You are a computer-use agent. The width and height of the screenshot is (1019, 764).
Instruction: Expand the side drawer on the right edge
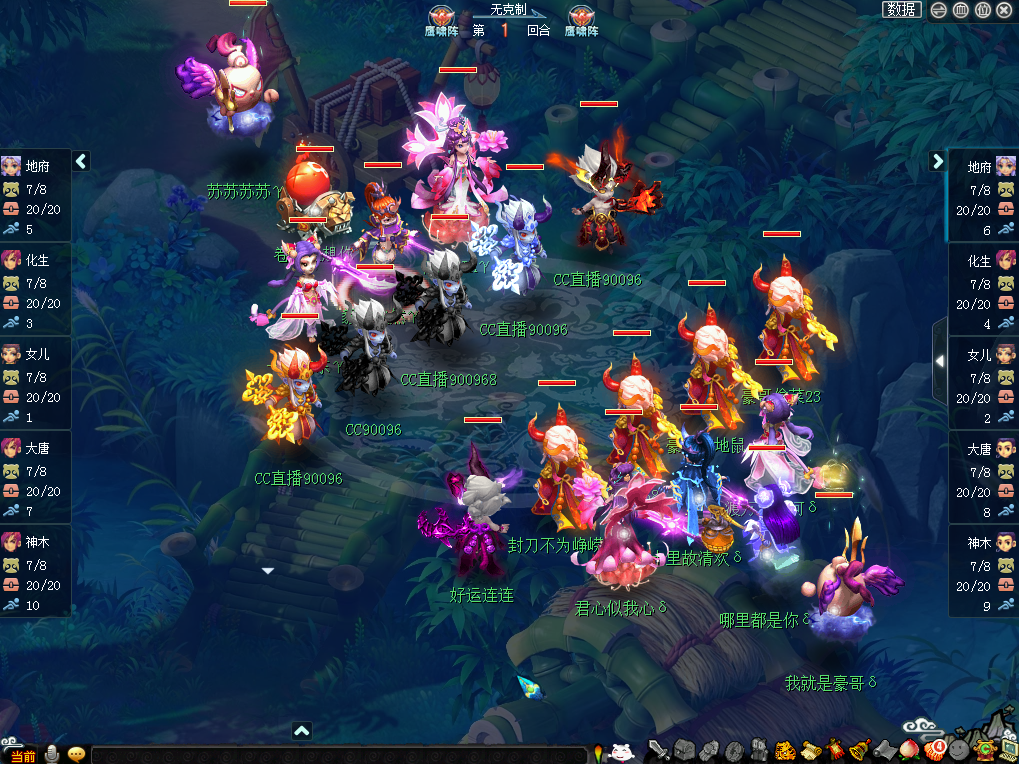point(939,360)
